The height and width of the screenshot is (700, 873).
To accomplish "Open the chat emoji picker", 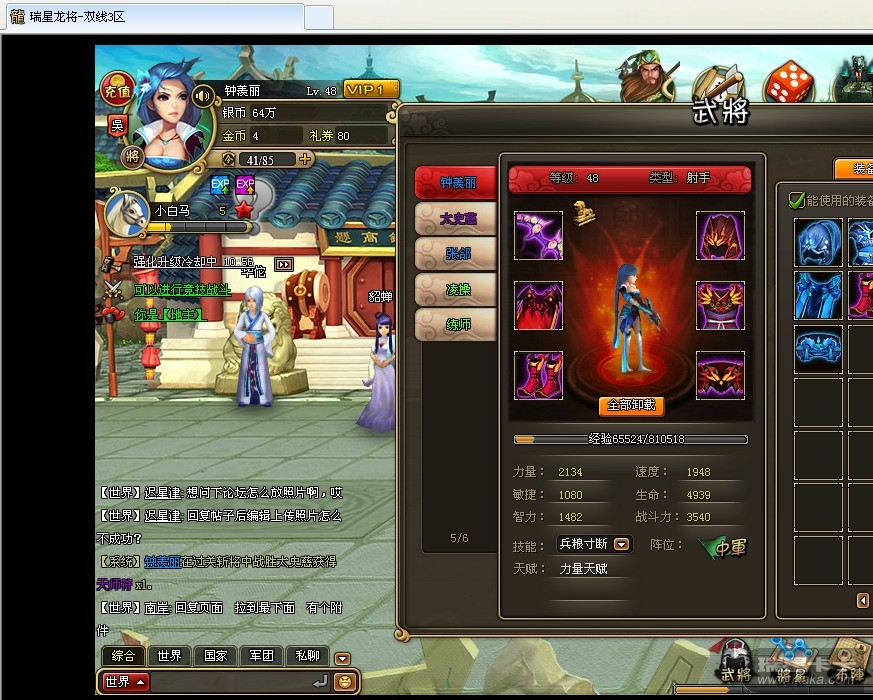I will click(345, 682).
